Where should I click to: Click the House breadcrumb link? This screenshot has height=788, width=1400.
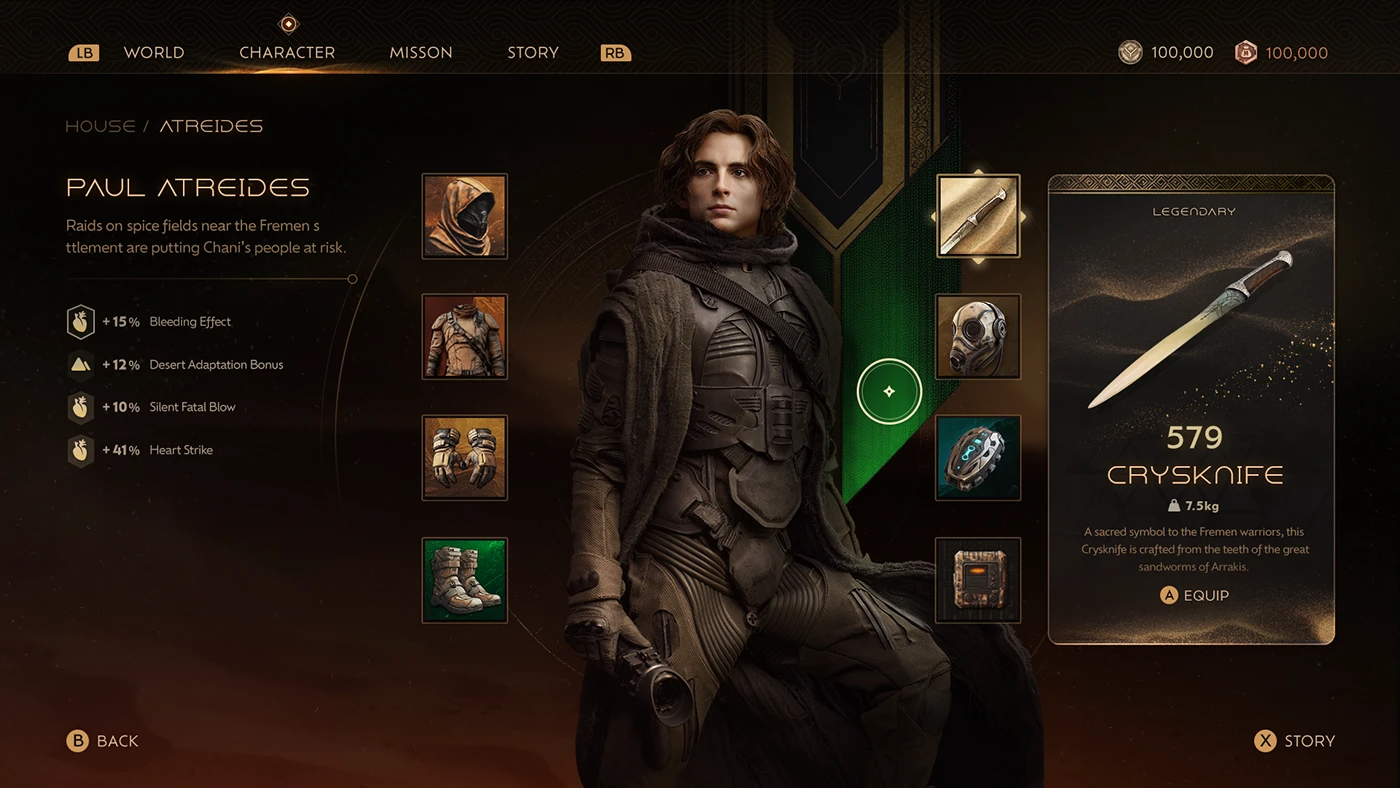[x=100, y=126]
